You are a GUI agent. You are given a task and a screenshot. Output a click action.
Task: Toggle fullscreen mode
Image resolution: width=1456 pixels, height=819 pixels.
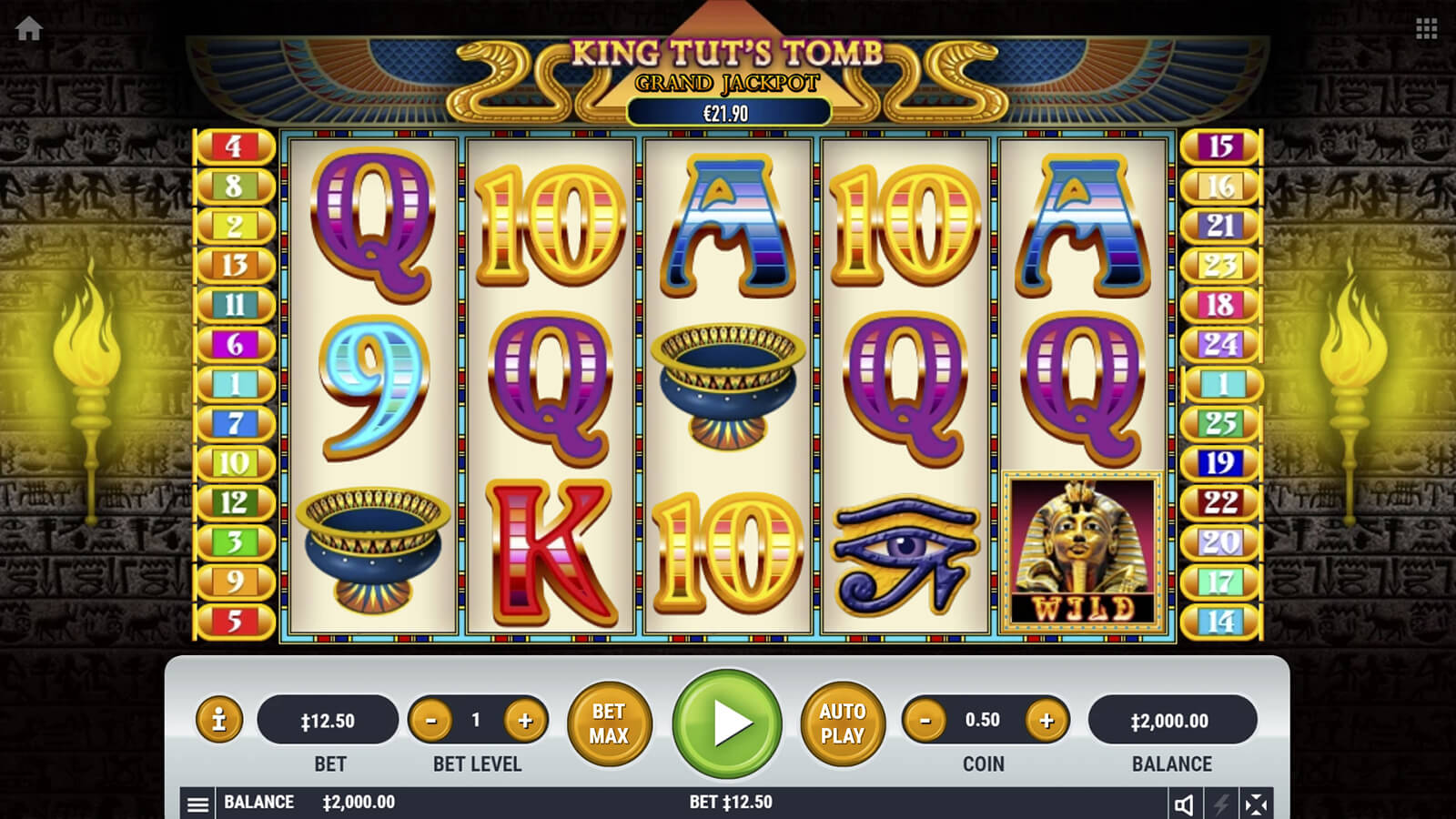[x=1256, y=804]
